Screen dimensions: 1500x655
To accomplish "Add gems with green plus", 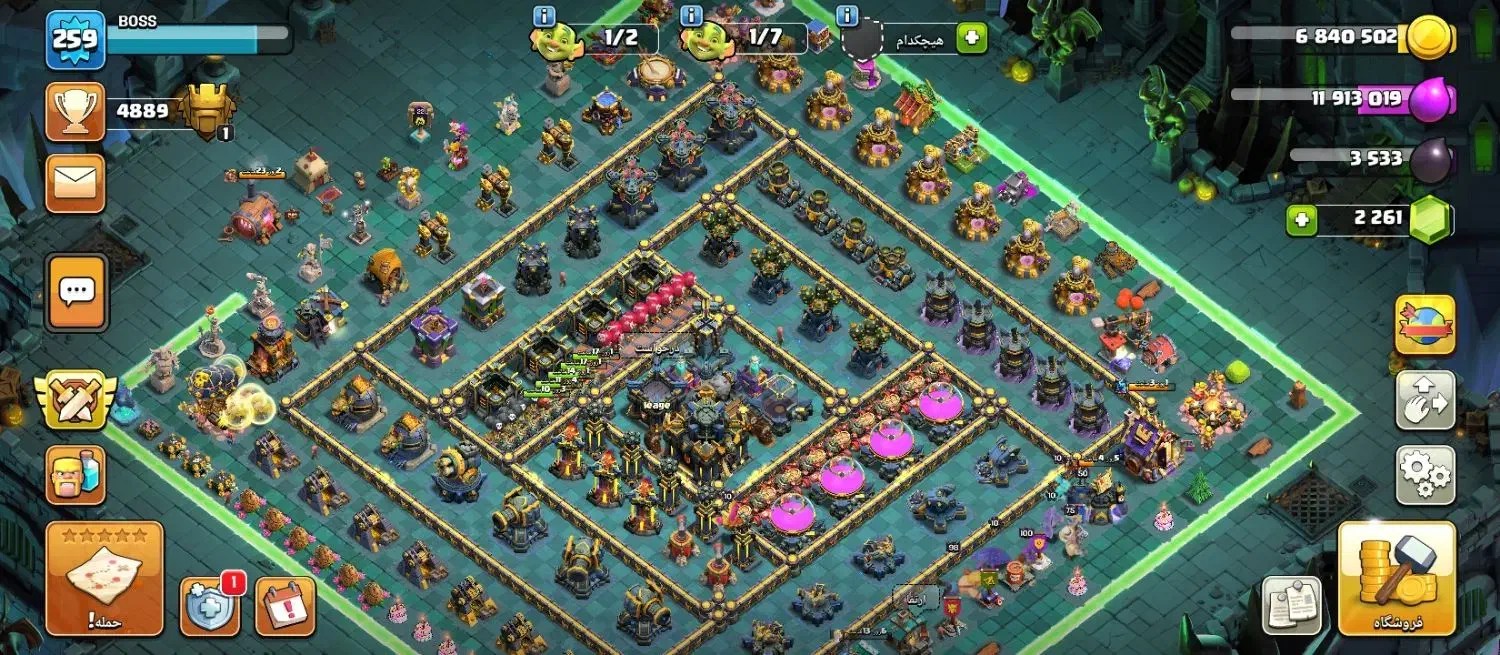I will pyautogui.click(x=1301, y=220).
